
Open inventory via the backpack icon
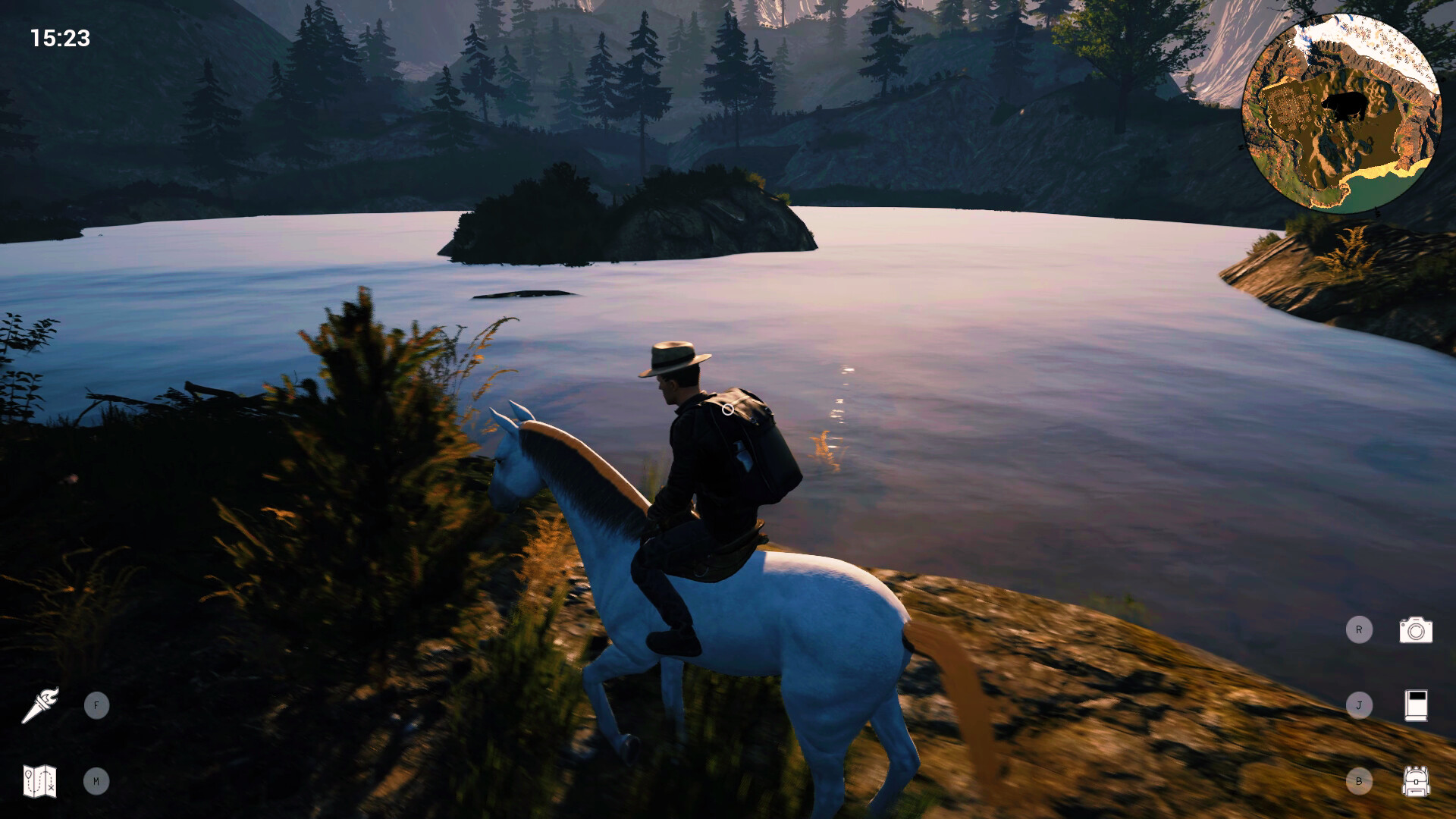pyautogui.click(x=1415, y=780)
